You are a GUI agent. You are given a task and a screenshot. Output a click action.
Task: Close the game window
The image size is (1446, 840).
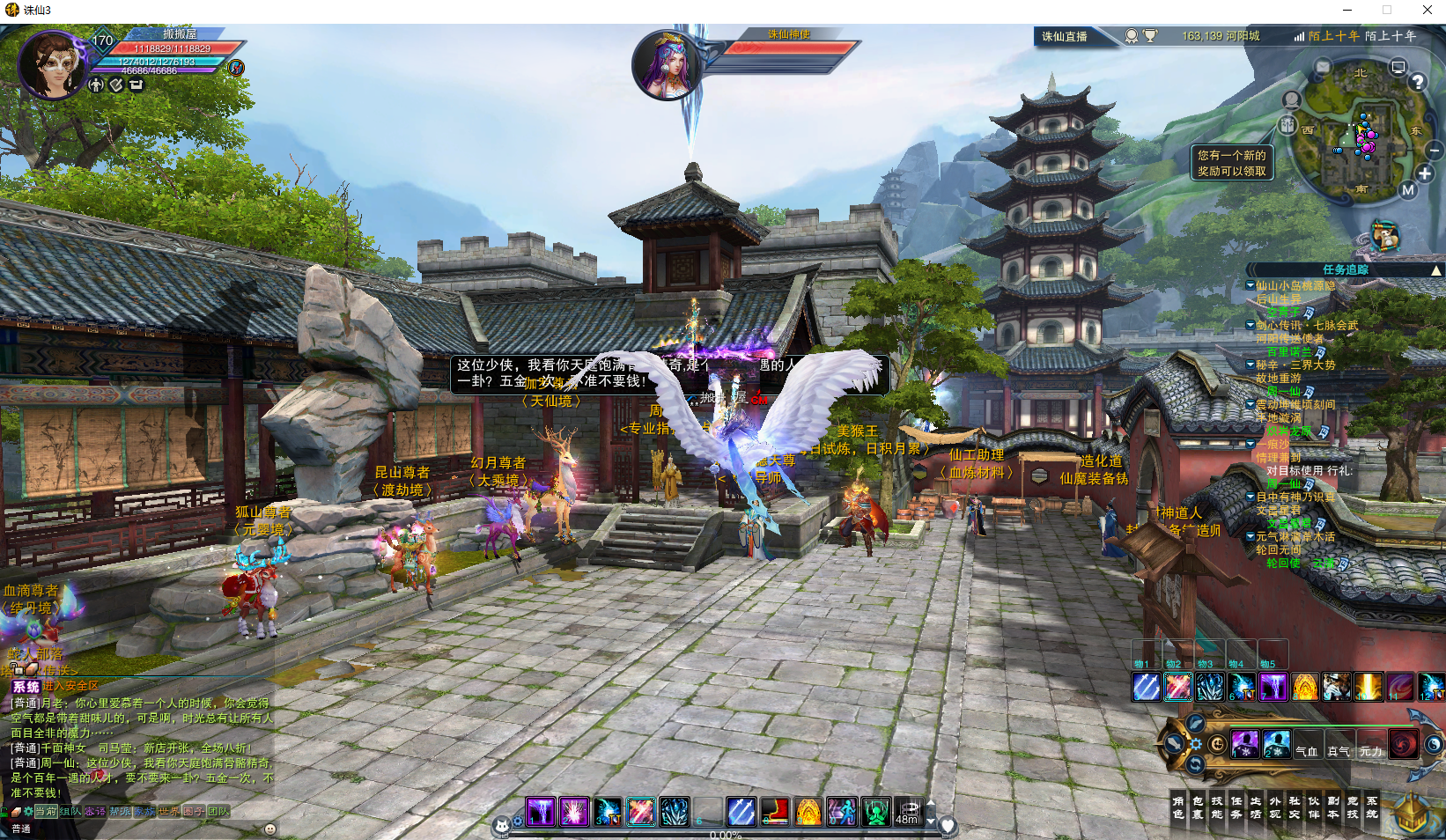[1427, 10]
